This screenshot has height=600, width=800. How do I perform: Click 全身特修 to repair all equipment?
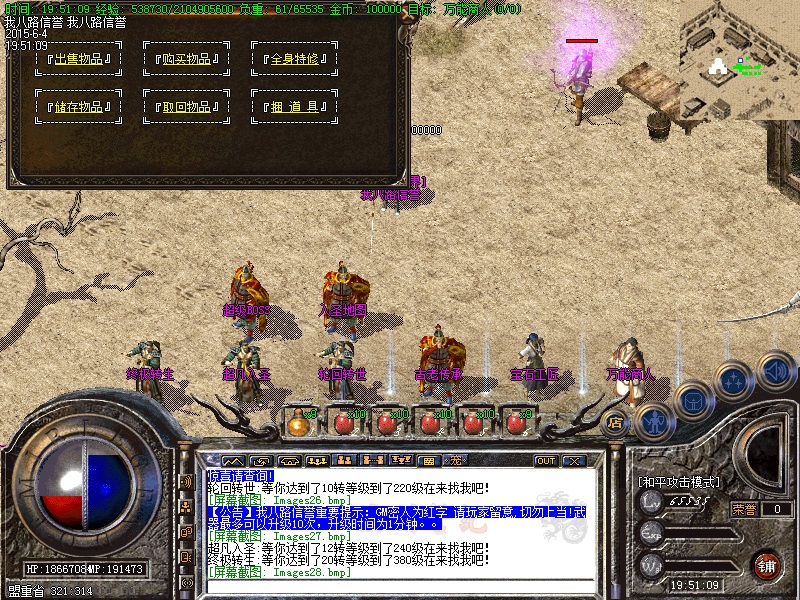coord(294,58)
